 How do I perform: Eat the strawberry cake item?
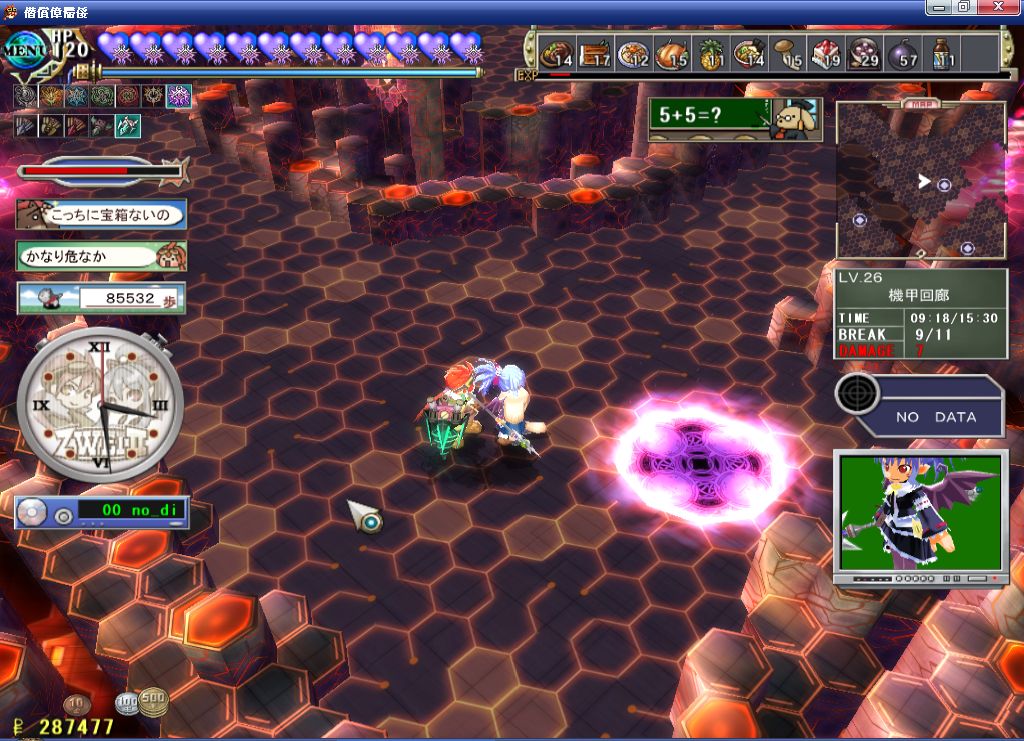point(827,52)
